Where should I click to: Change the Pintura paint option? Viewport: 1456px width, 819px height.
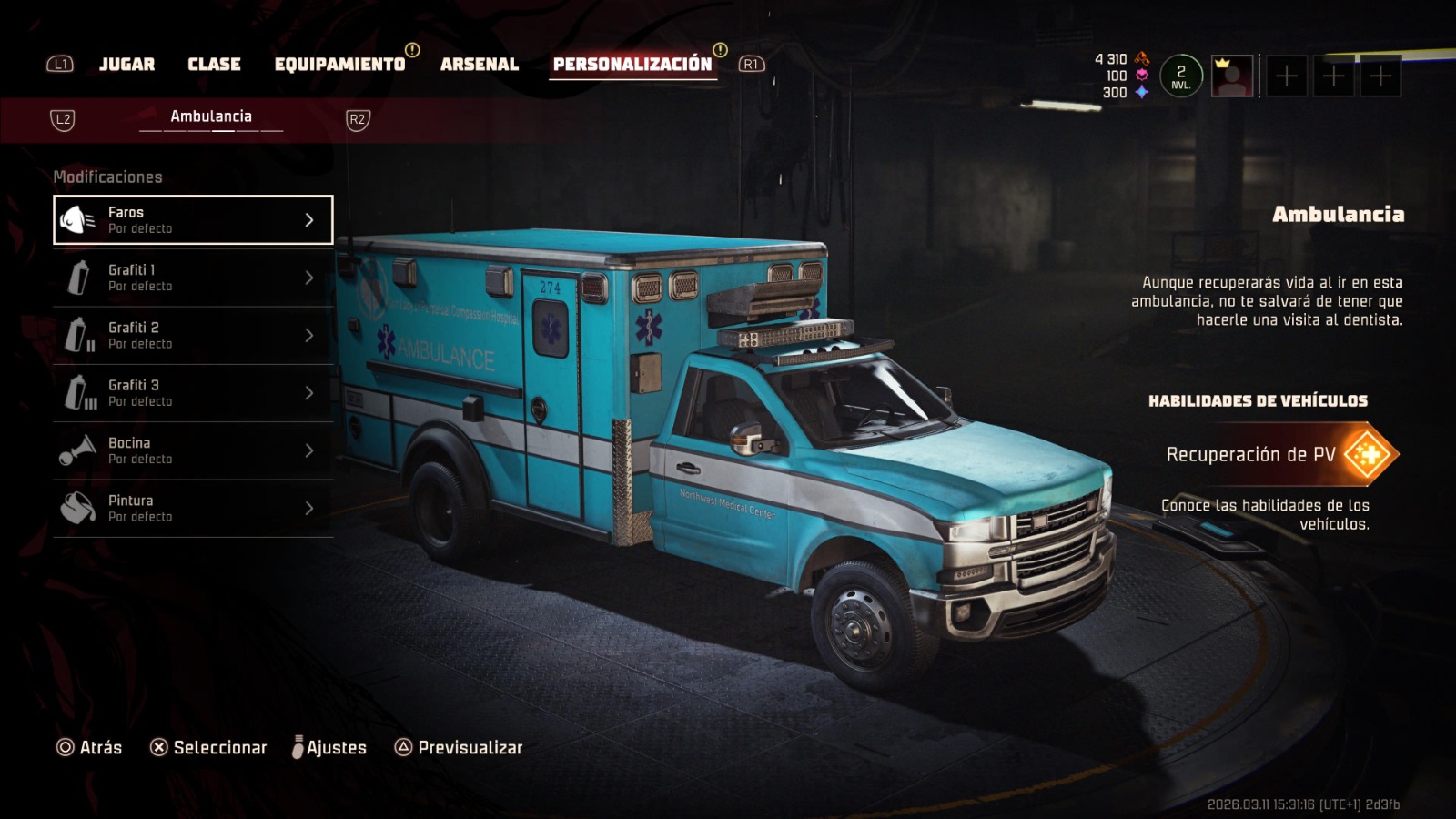(193, 508)
